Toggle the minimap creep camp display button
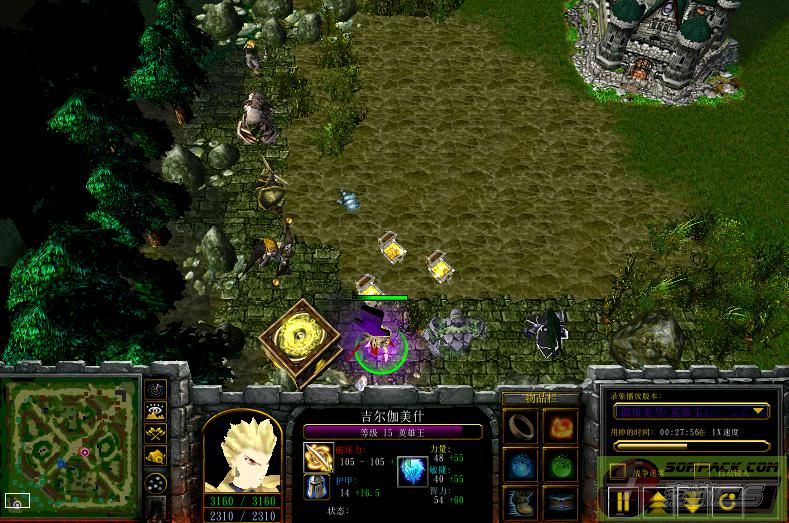This screenshot has width=789, height=523. 155,457
